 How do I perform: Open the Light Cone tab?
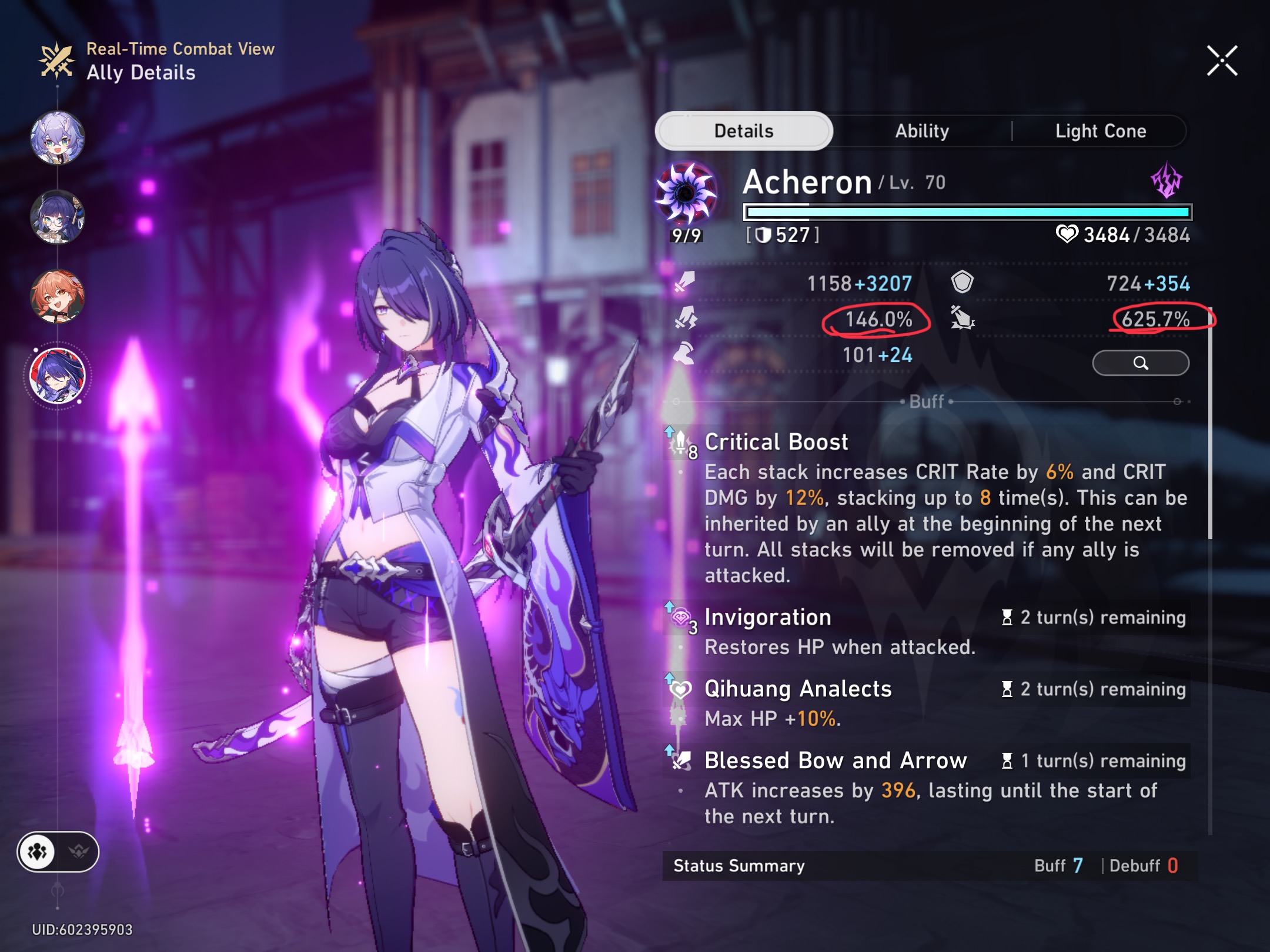pyautogui.click(x=1100, y=131)
